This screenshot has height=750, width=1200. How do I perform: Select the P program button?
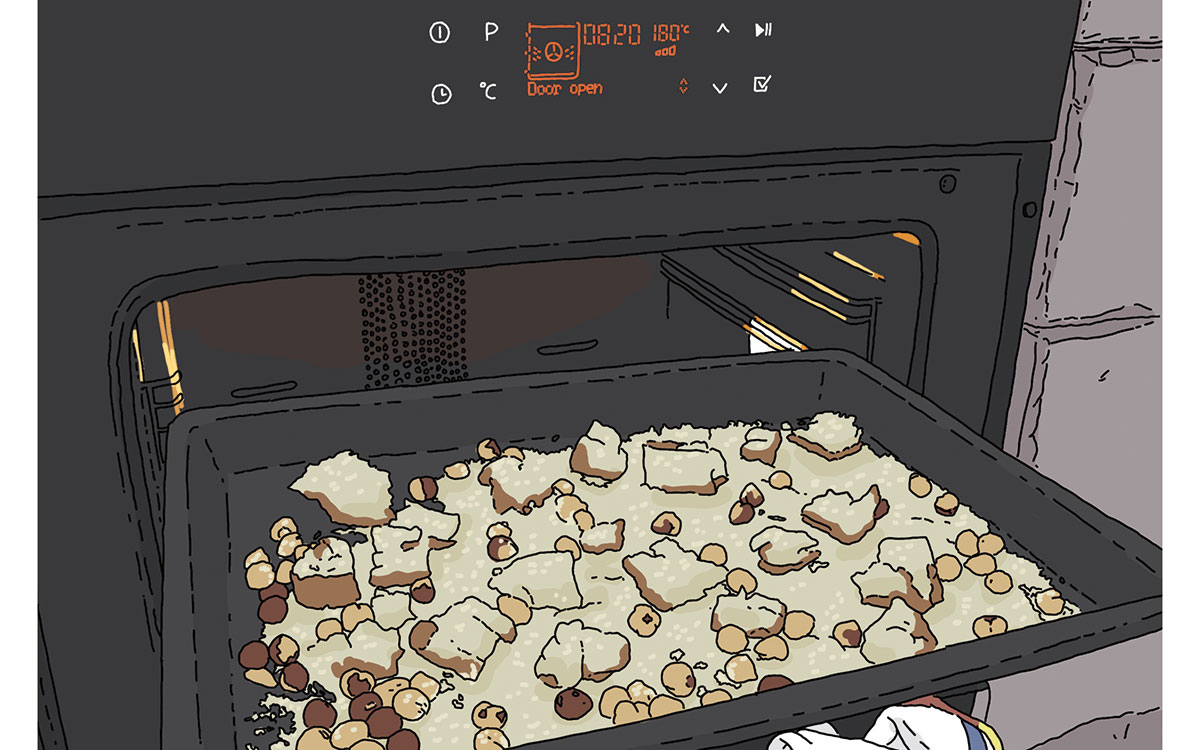[491, 32]
